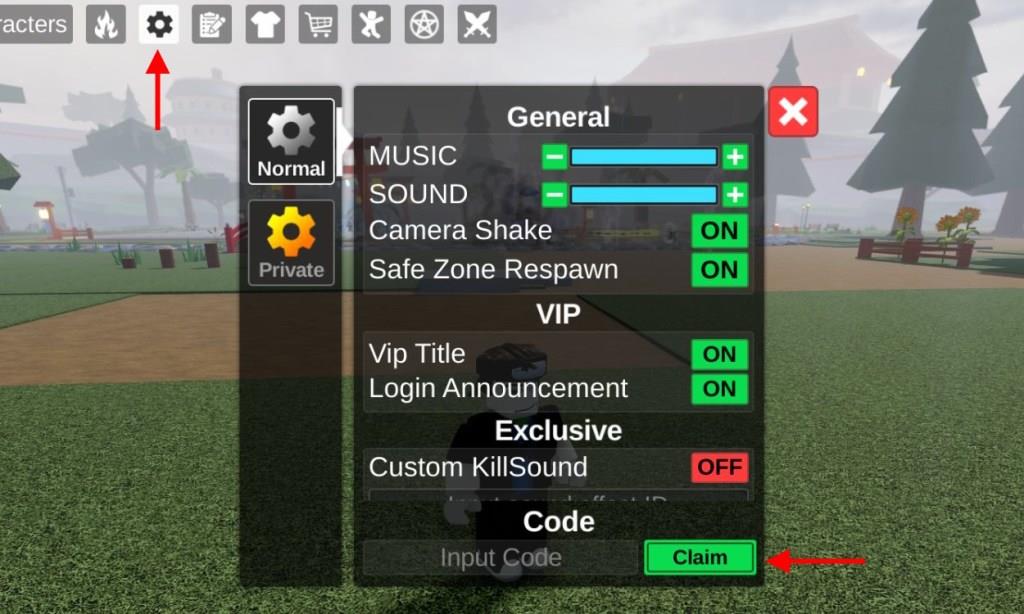
Task: Open the crossed swords icon menu
Action: coord(477,24)
